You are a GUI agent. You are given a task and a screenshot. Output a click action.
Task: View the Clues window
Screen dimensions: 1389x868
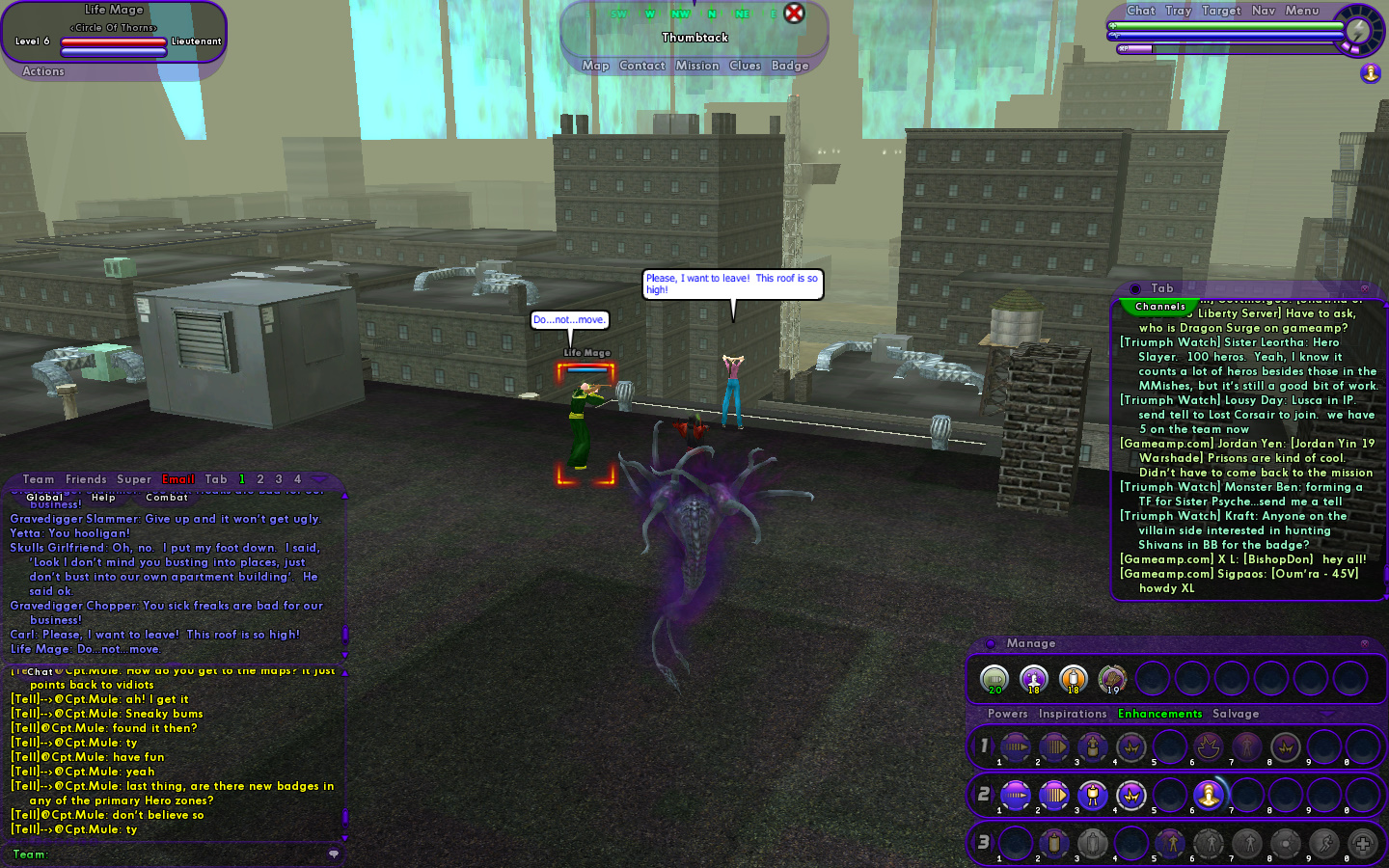click(745, 66)
